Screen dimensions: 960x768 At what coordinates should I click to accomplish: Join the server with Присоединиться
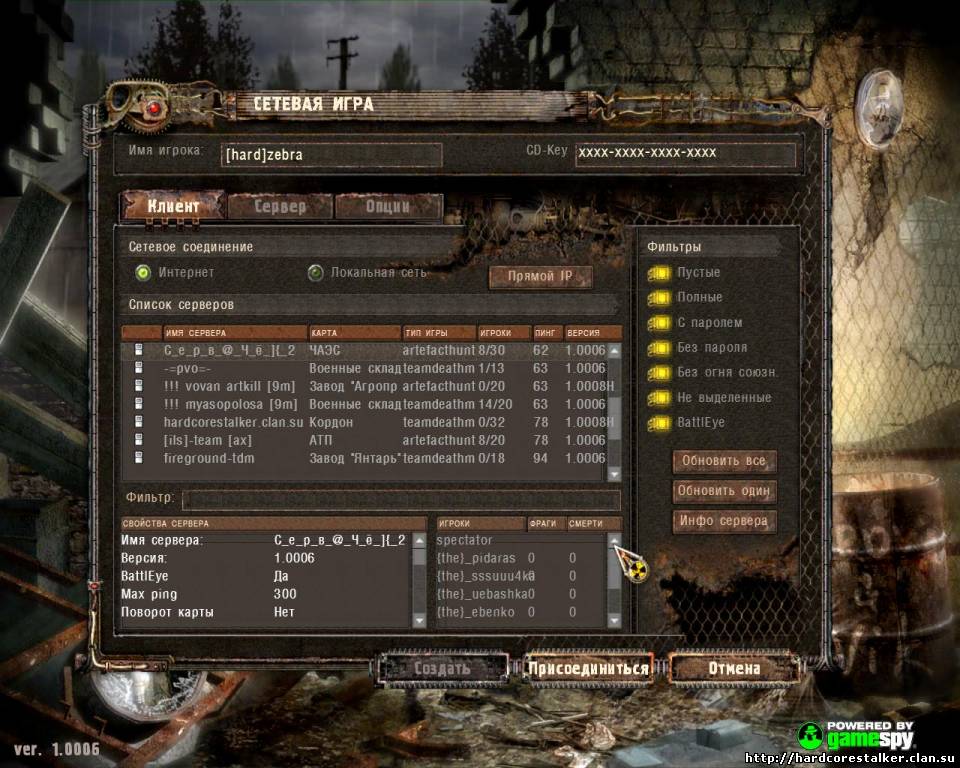[588, 668]
